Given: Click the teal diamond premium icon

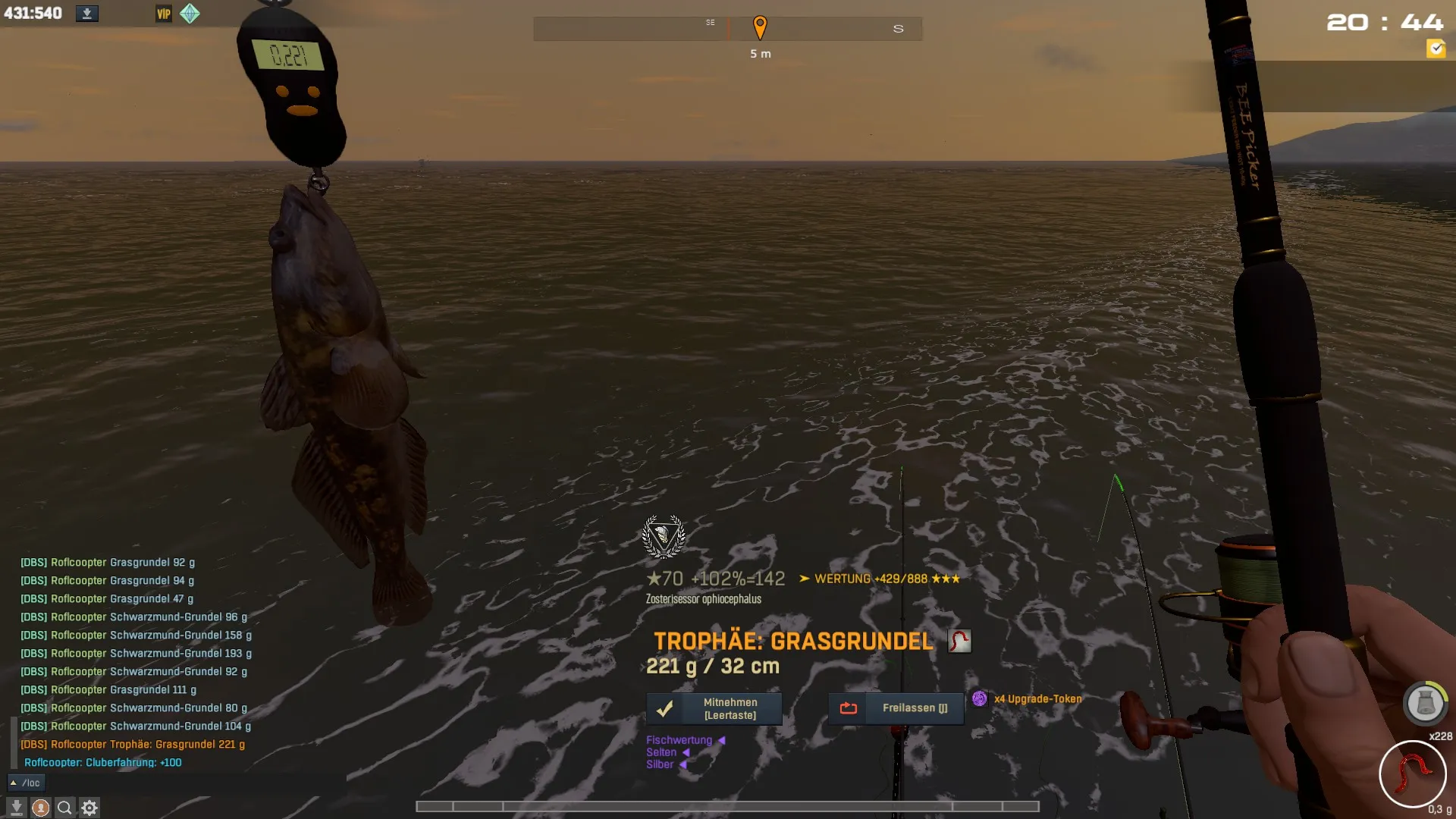Looking at the screenshot, I should [190, 14].
